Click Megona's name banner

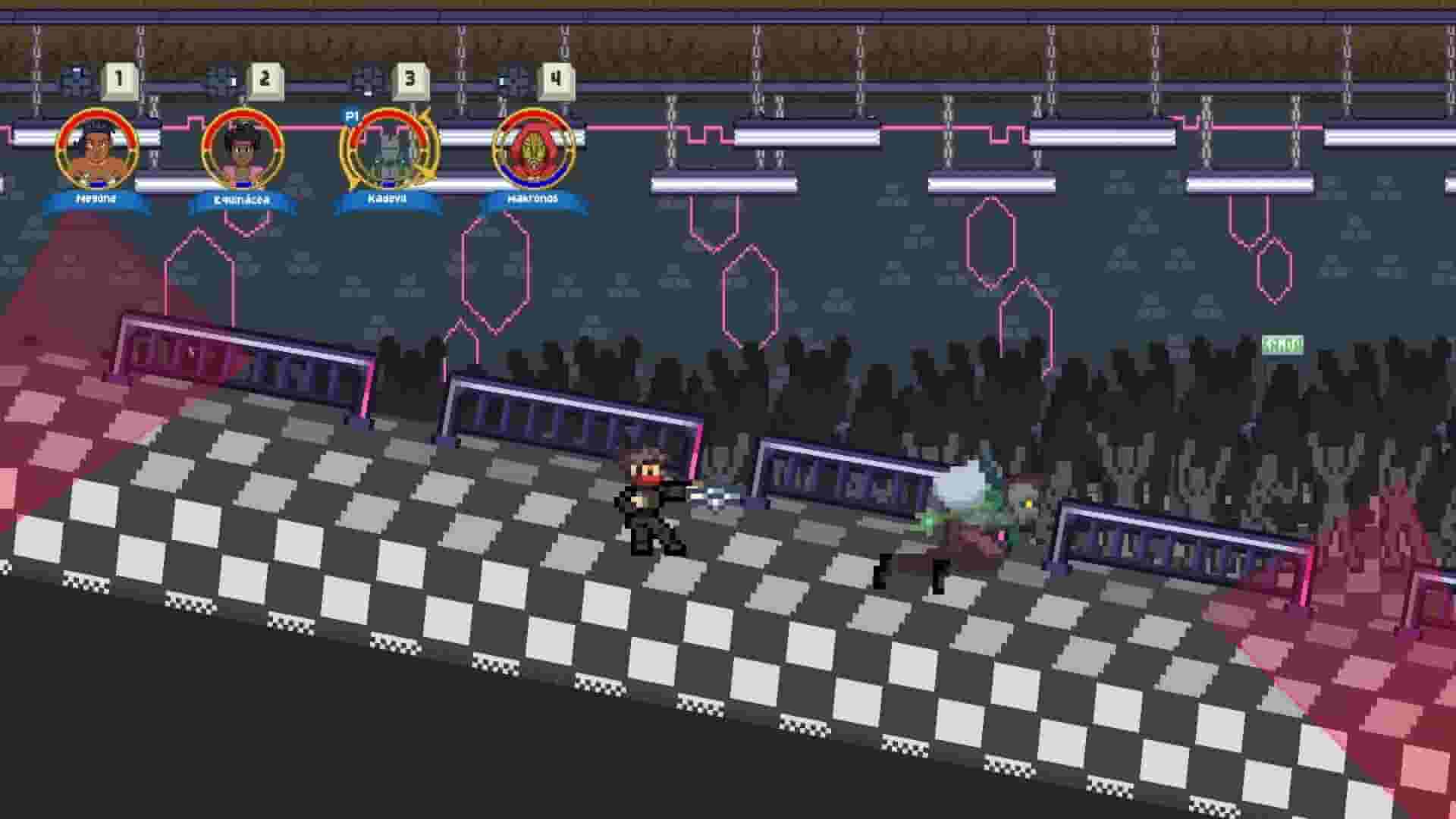(x=93, y=199)
